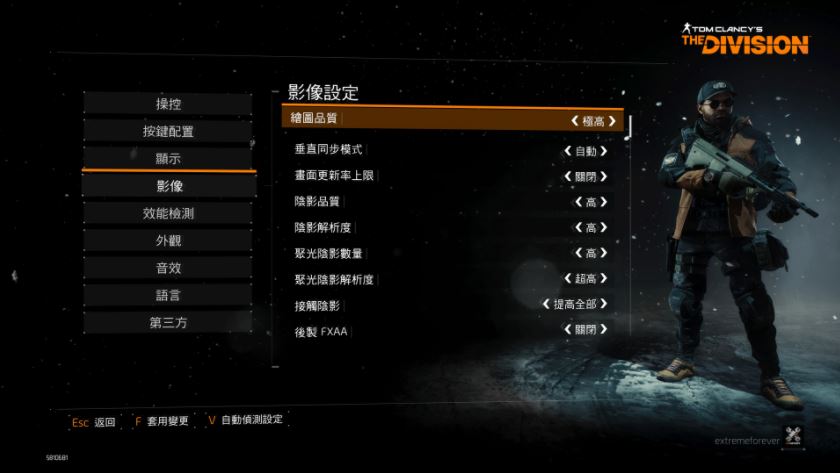Click right arrow for 聚光陰影解析度 setting

click(x=604, y=279)
